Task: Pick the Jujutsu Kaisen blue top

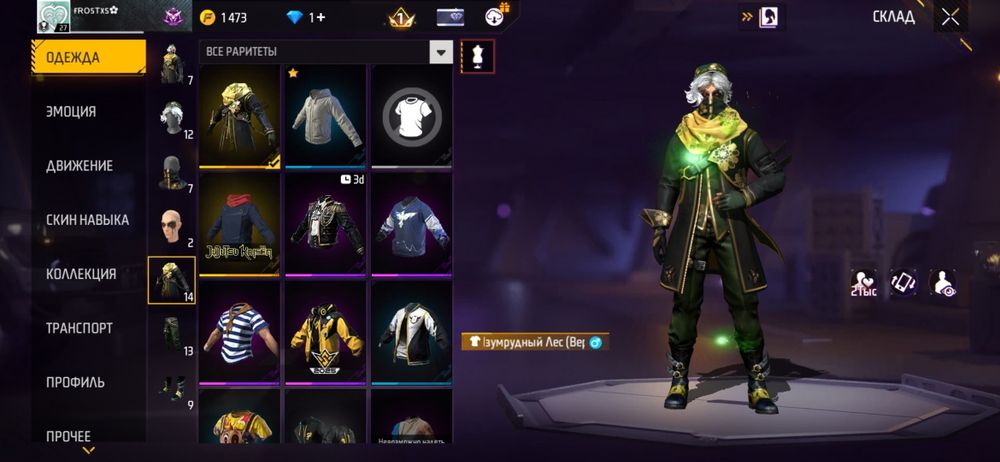Action: [x=240, y=224]
